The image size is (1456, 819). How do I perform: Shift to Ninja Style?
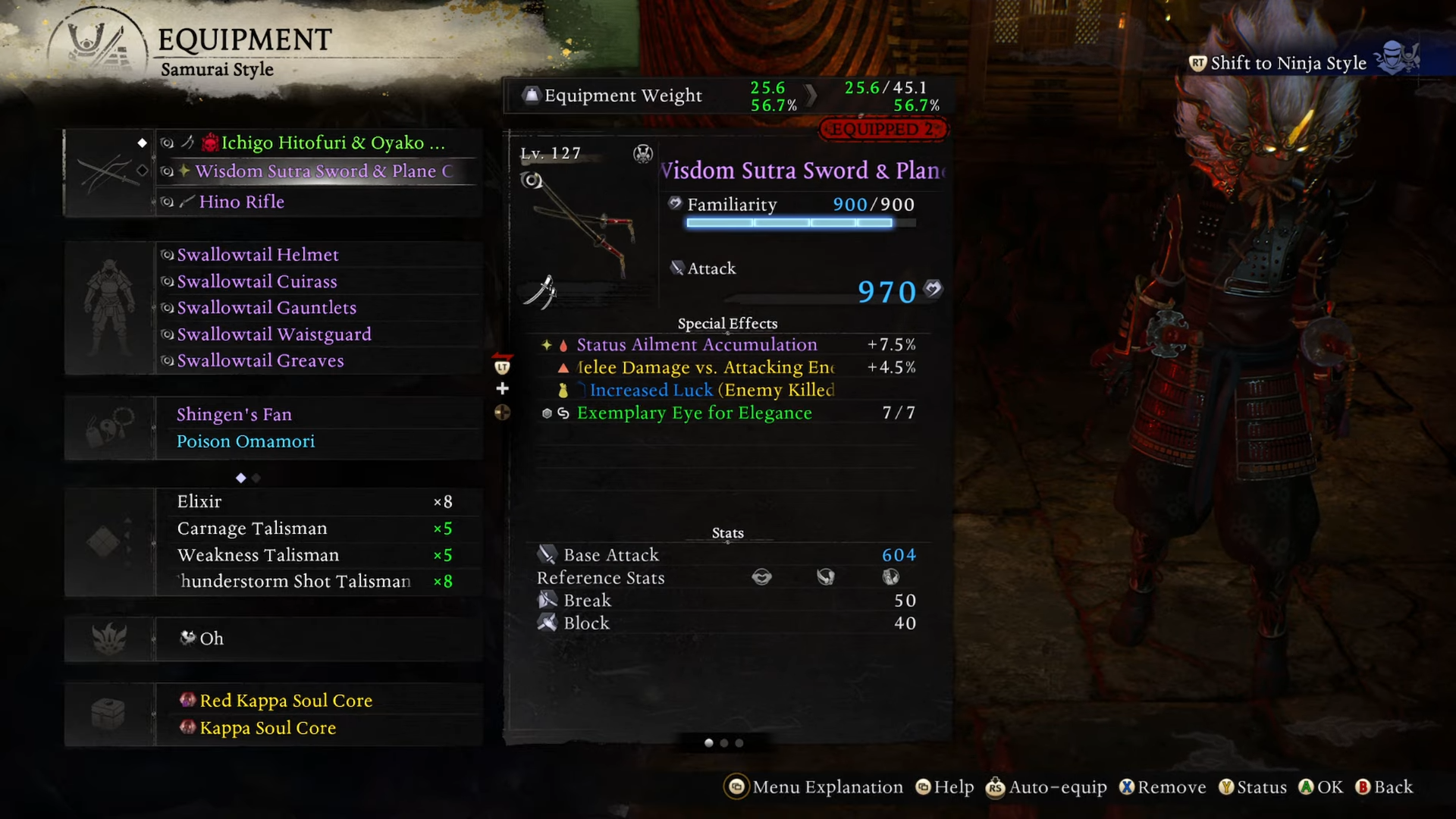[1288, 63]
